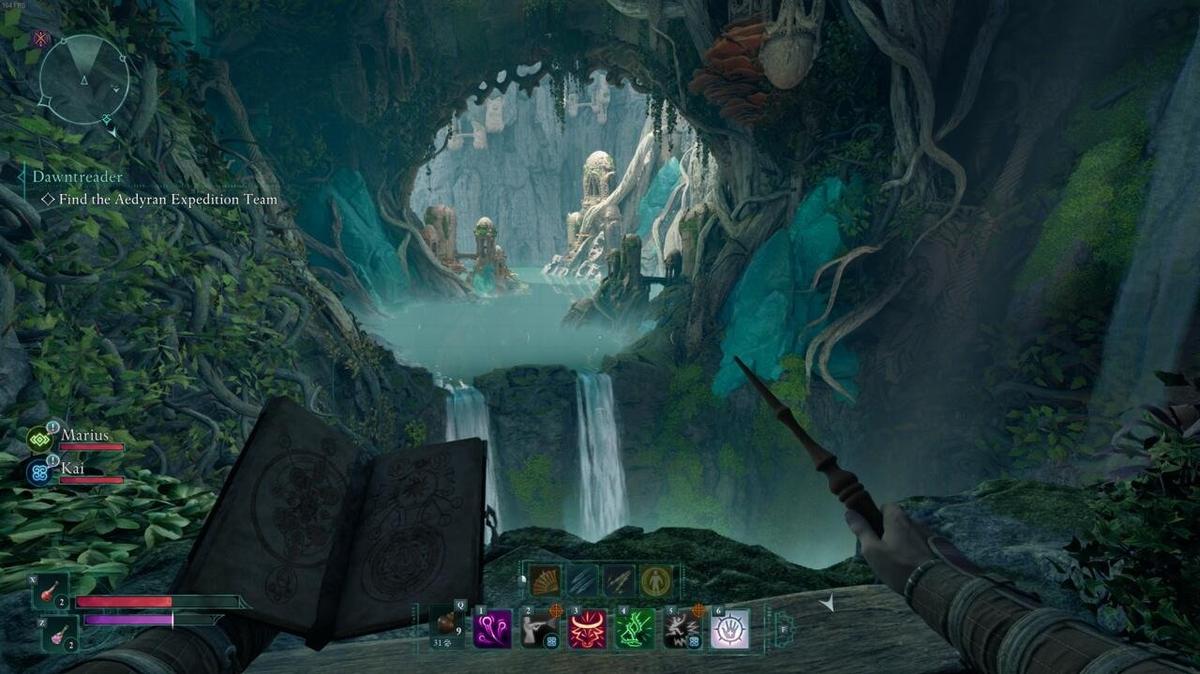This screenshot has height=674, width=1200.
Task: Choose the golden figure silhouette spell
Action: [x=656, y=581]
